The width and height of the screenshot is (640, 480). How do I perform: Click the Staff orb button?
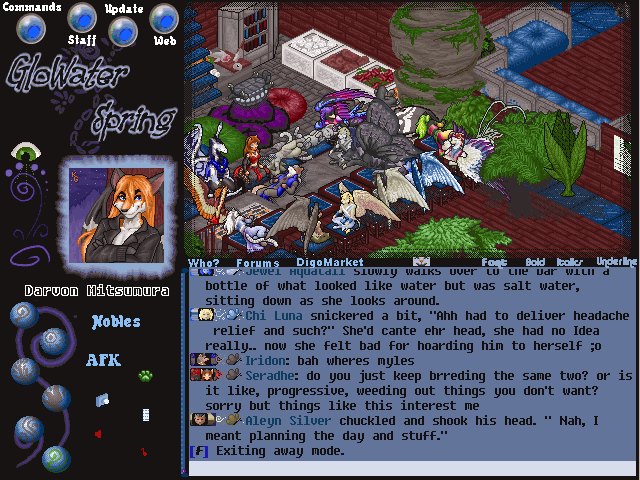pos(81,19)
